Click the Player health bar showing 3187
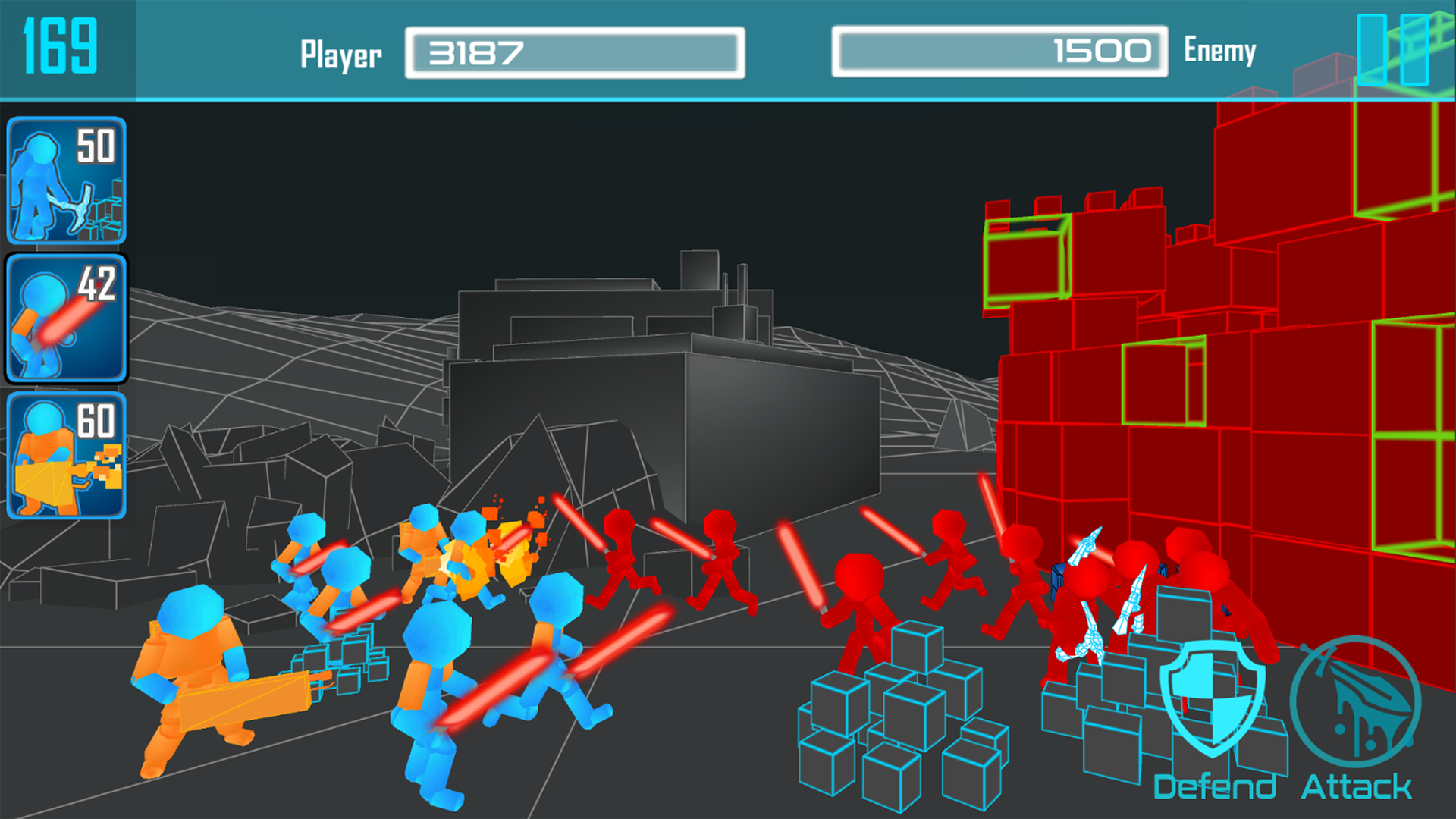The width and height of the screenshot is (1456, 819). pos(575,52)
